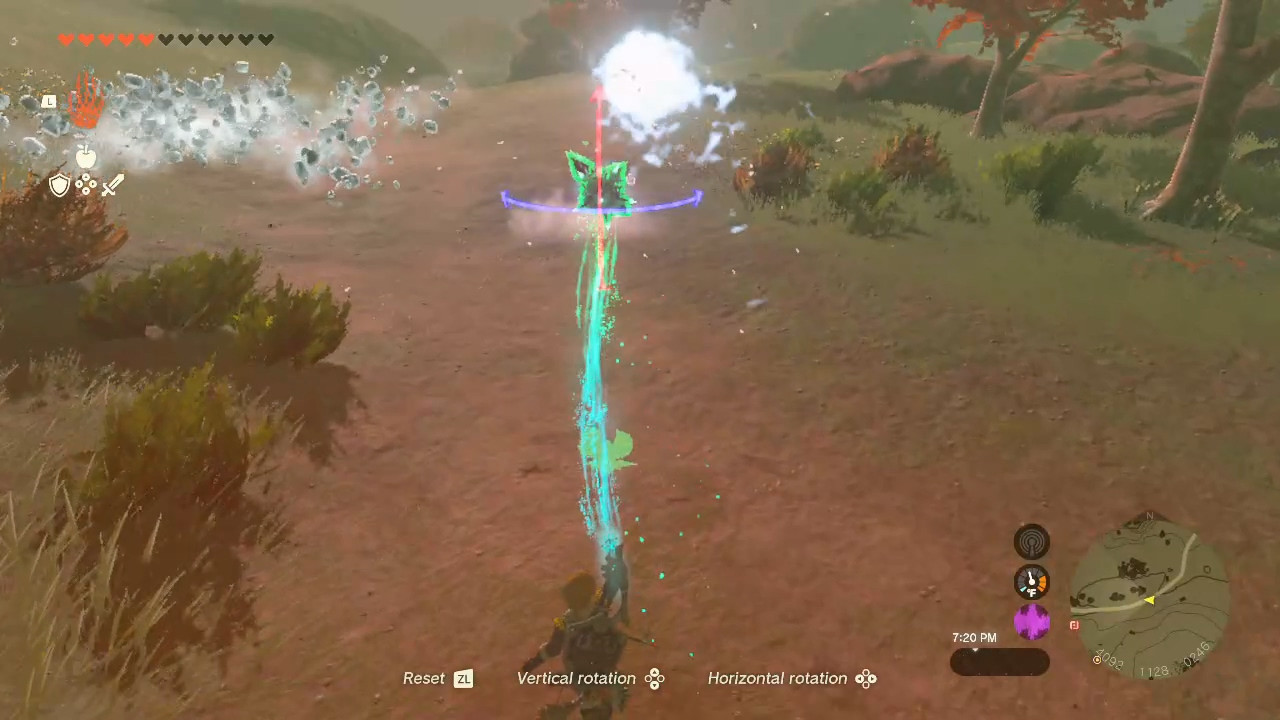Click the dark stamina bar below the clock
This screenshot has height=720, width=1280.
[x=999, y=662]
